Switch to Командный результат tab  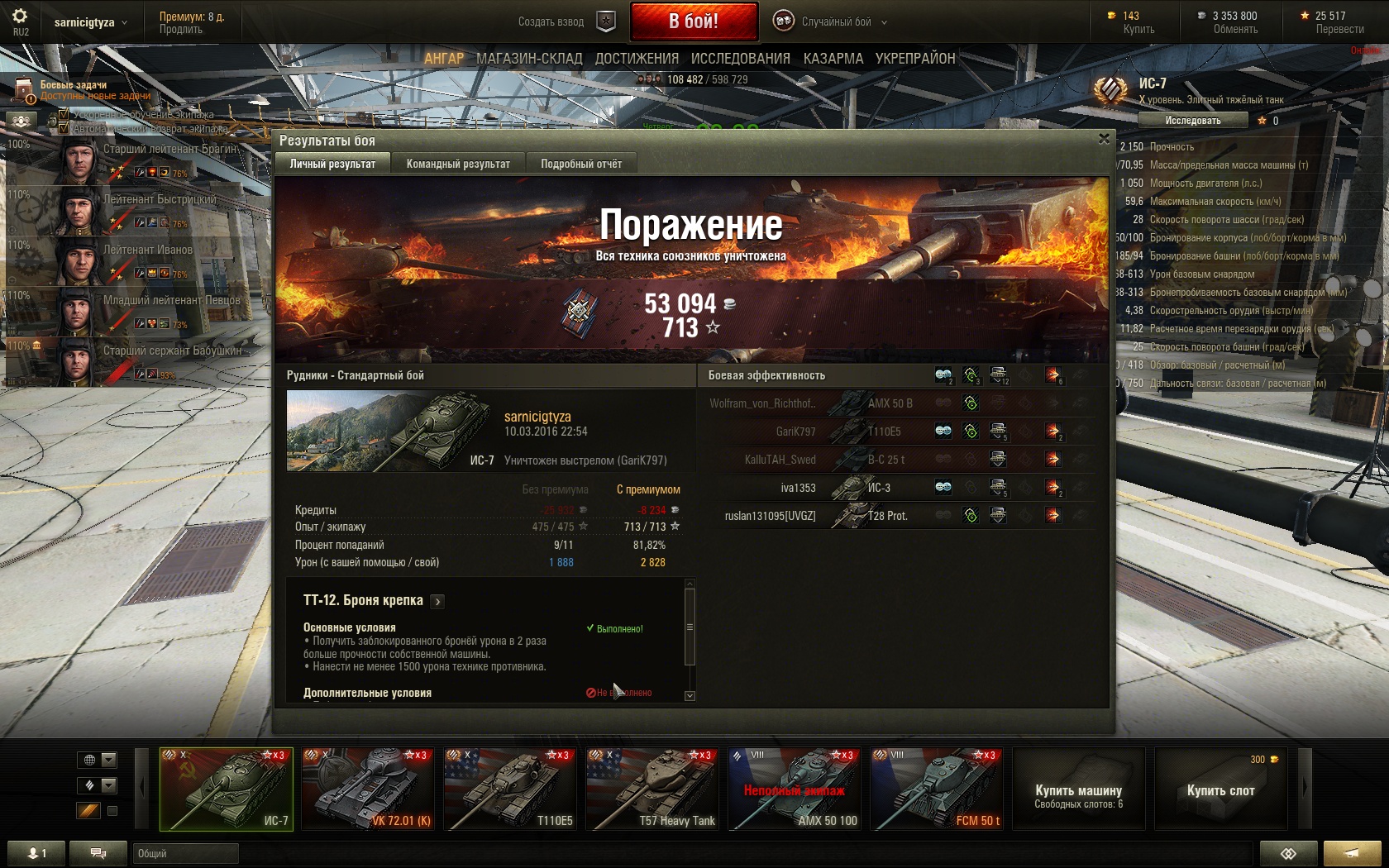tap(458, 164)
